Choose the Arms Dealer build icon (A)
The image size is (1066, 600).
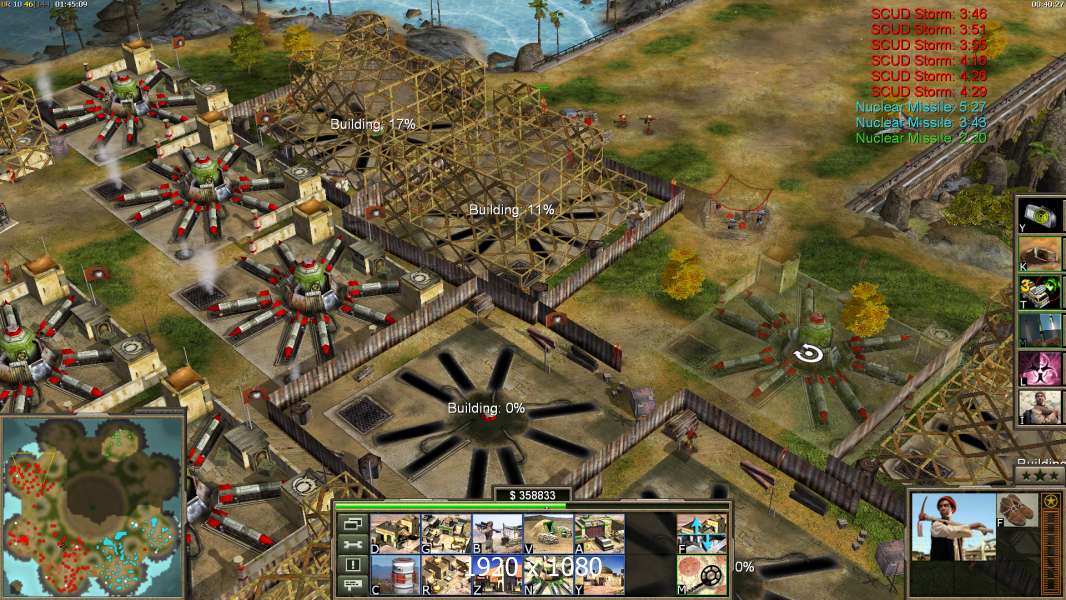(x=599, y=533)
